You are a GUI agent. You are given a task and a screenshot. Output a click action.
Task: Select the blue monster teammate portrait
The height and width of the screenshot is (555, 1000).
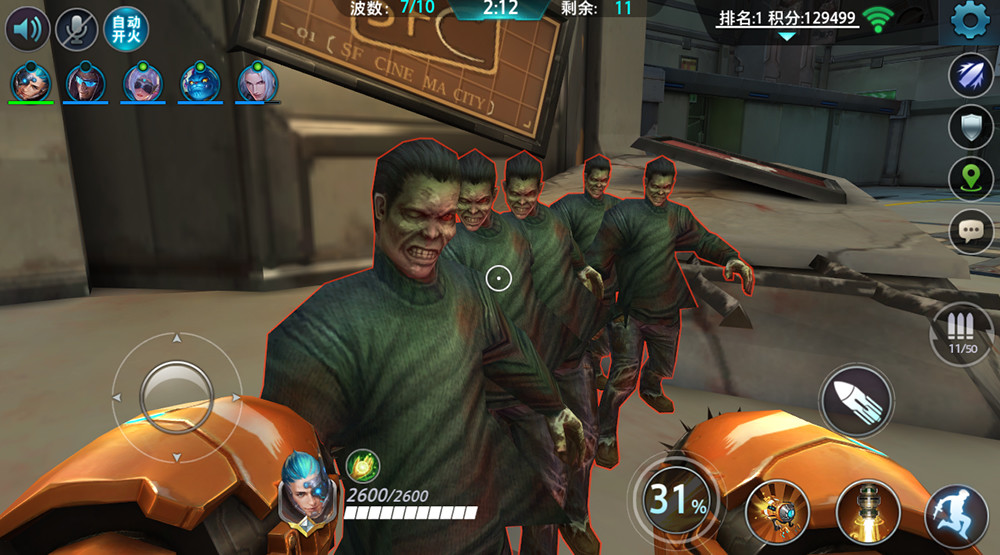200,82
